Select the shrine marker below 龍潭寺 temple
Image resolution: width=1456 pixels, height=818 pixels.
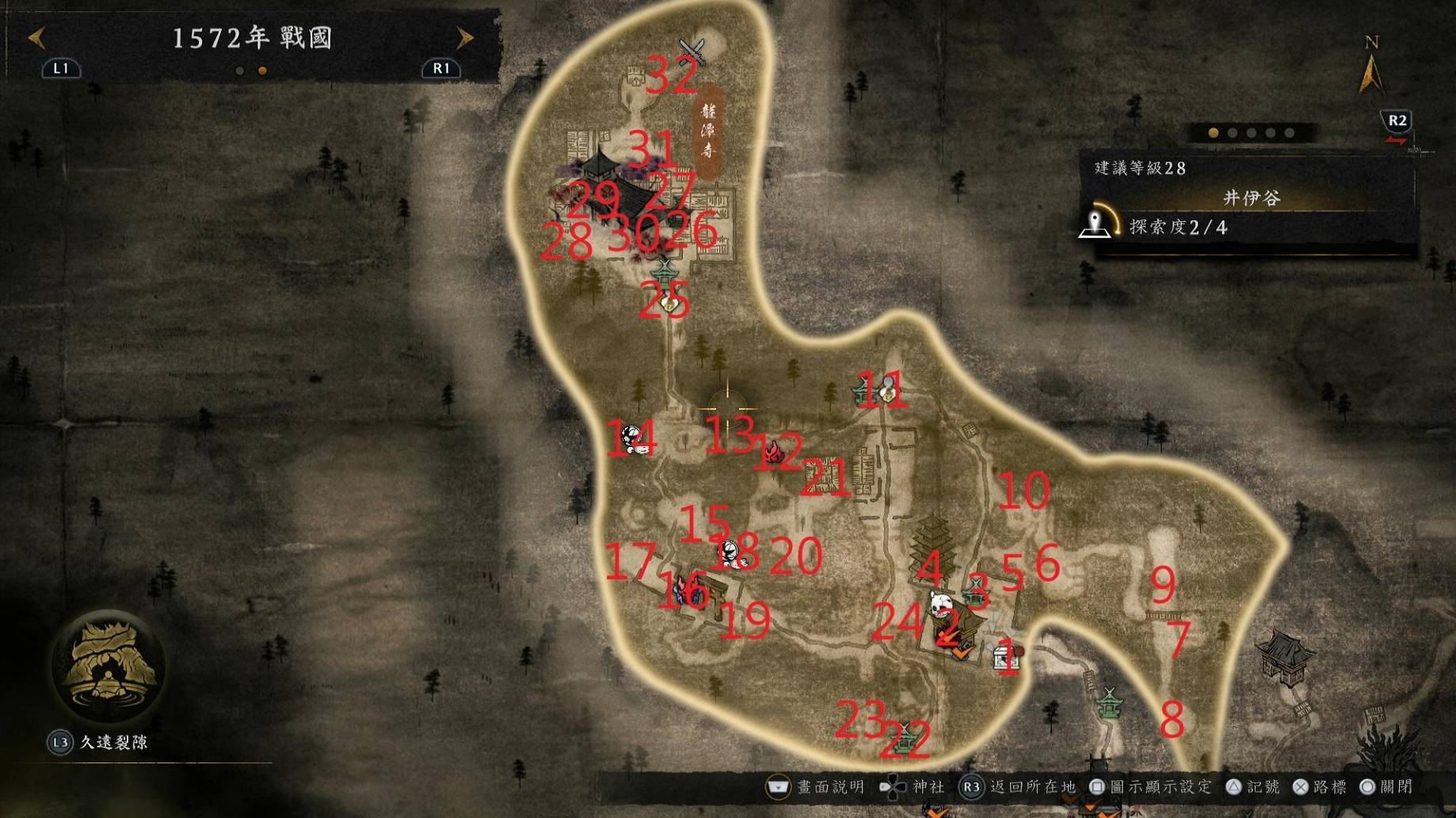pos(665,273)
